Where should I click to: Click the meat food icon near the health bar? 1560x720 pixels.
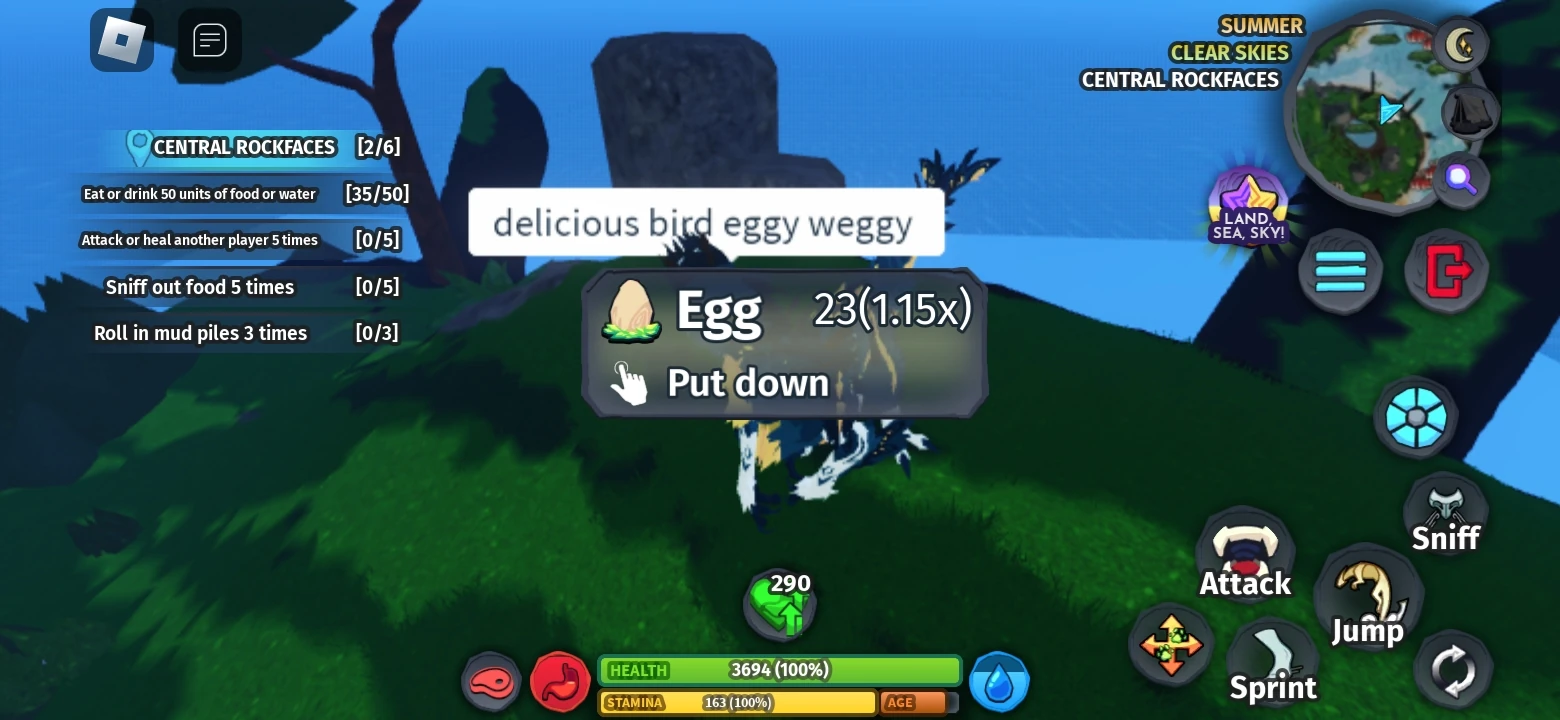coord(491,682)
